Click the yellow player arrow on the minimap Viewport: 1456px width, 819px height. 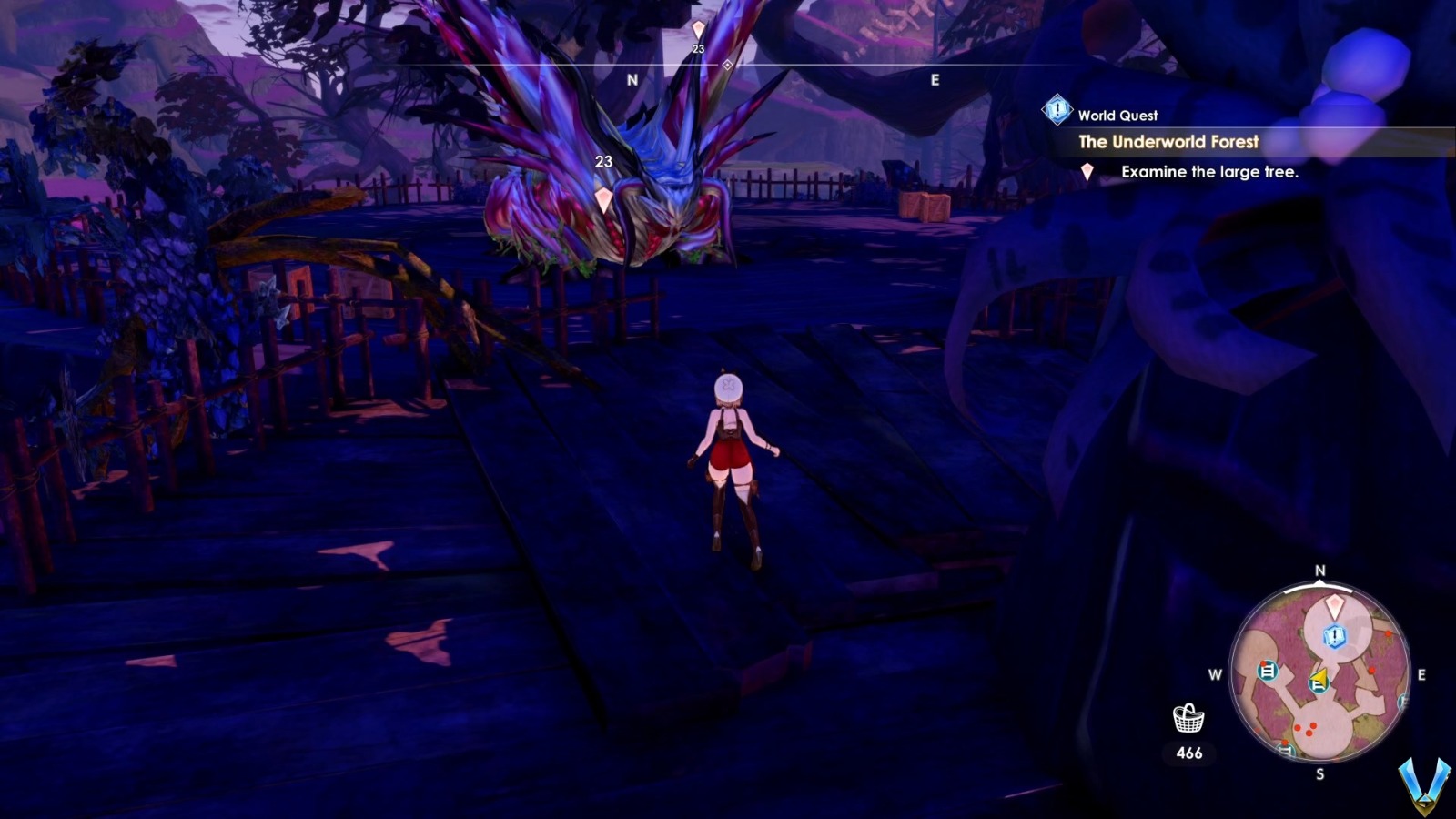point(1320,676)
